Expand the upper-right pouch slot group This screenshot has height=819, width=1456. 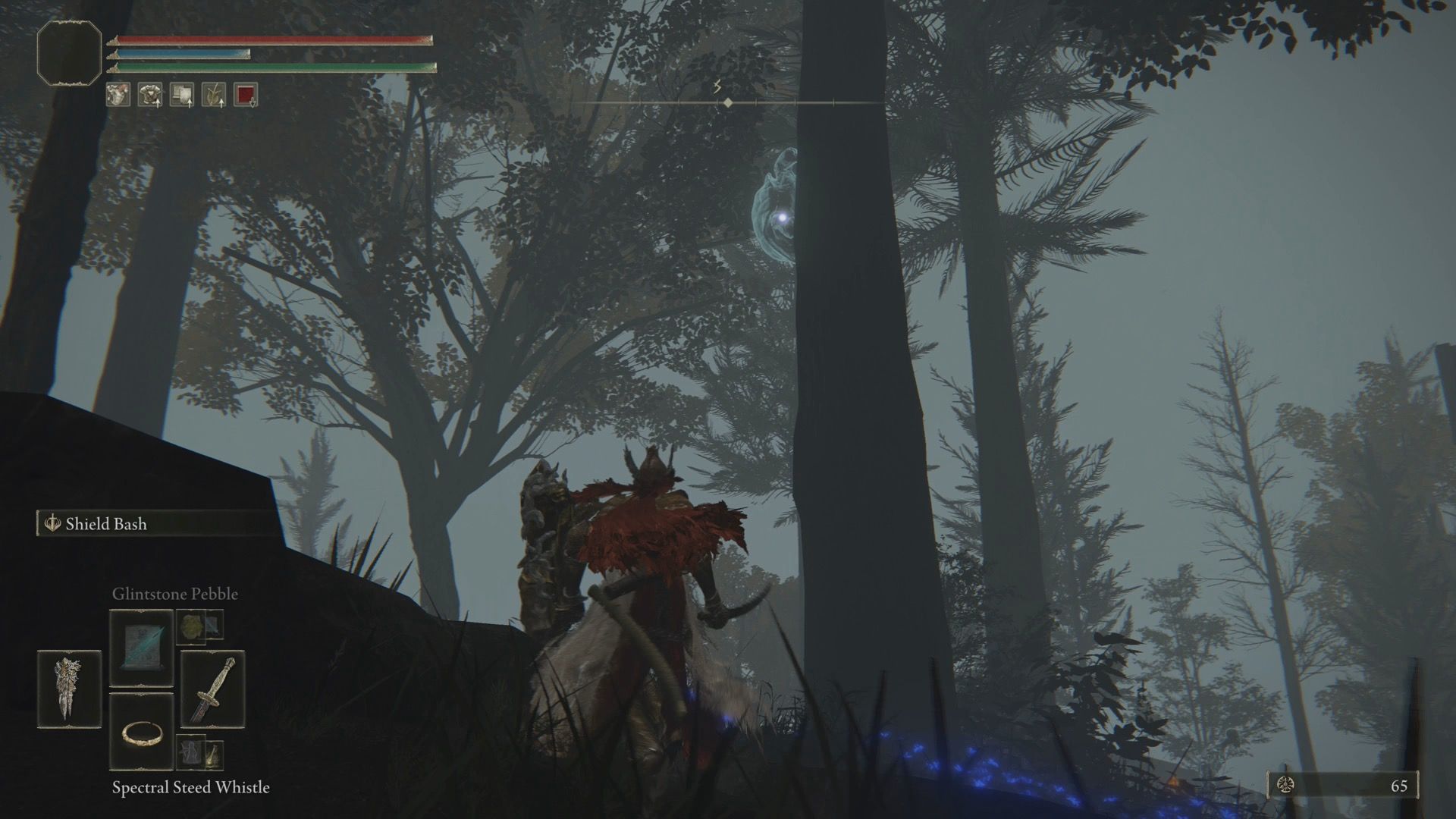pyautogui.click(x=201, y=626)
